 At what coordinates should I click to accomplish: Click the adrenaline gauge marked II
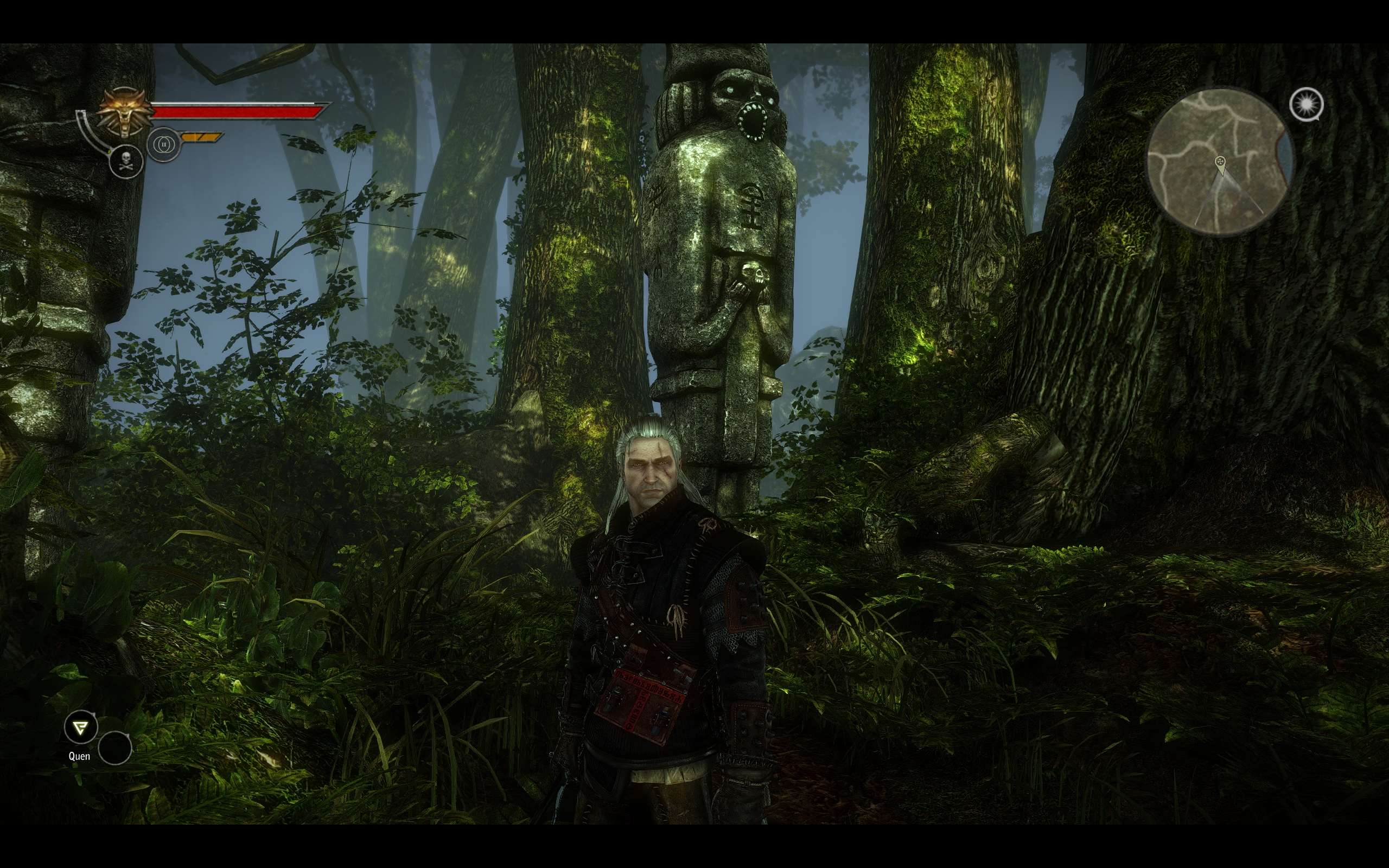pyautogui.click(x=163, y=144)
